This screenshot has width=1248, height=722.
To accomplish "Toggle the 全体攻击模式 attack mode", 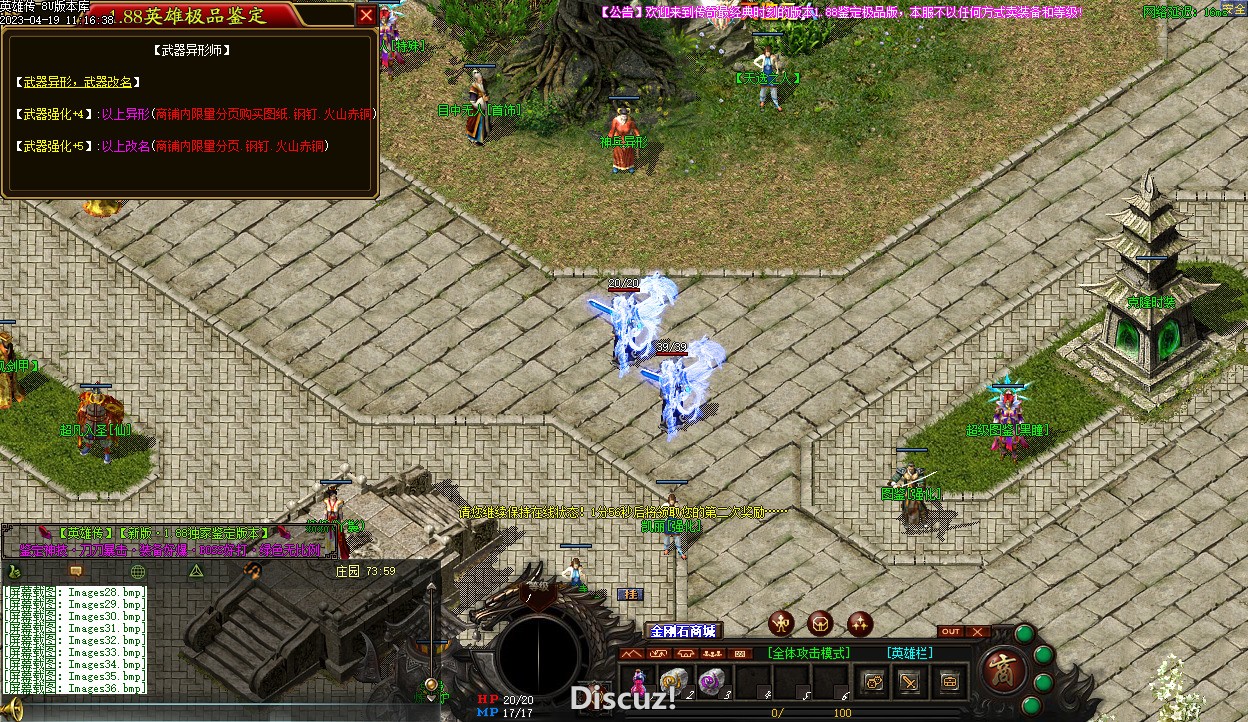I will click(809, 653).
